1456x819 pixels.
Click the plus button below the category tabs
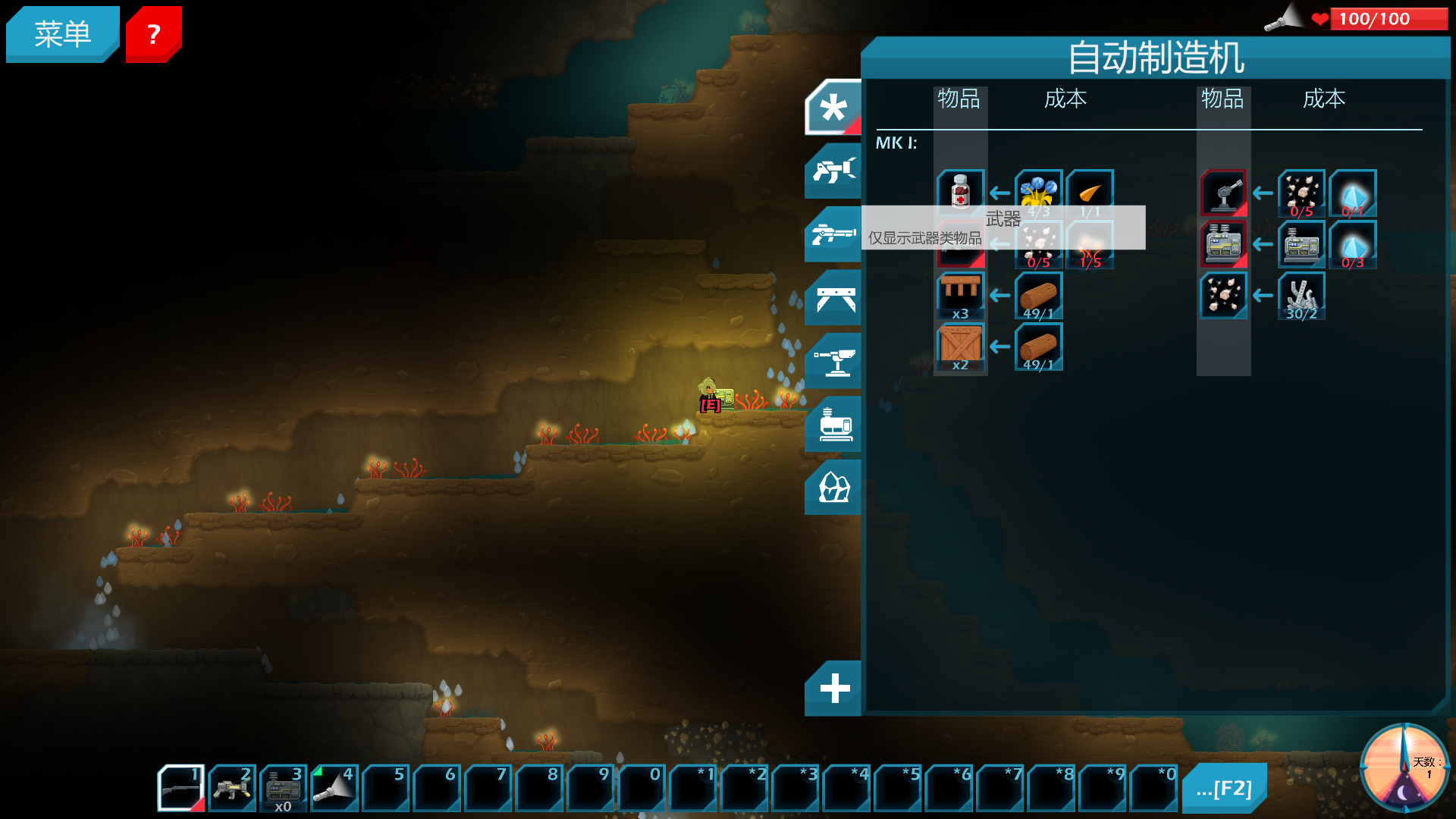(833, 689)
